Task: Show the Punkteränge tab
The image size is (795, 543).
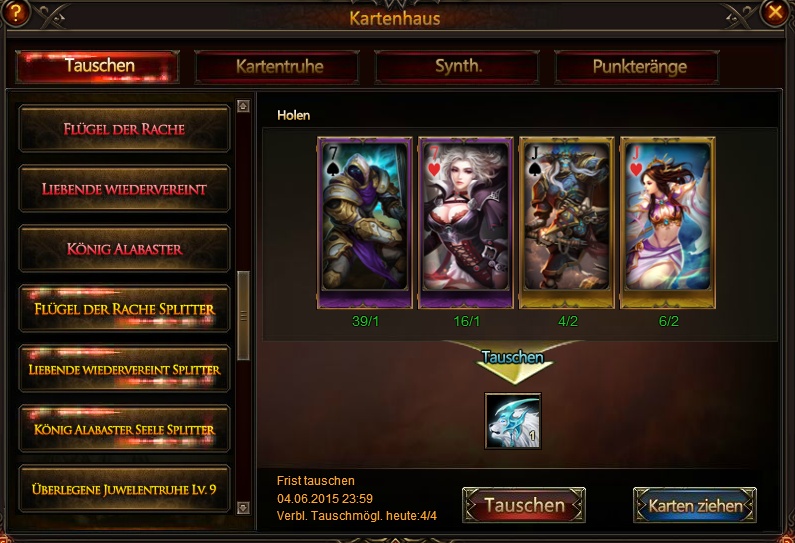Action: [638, 67]
